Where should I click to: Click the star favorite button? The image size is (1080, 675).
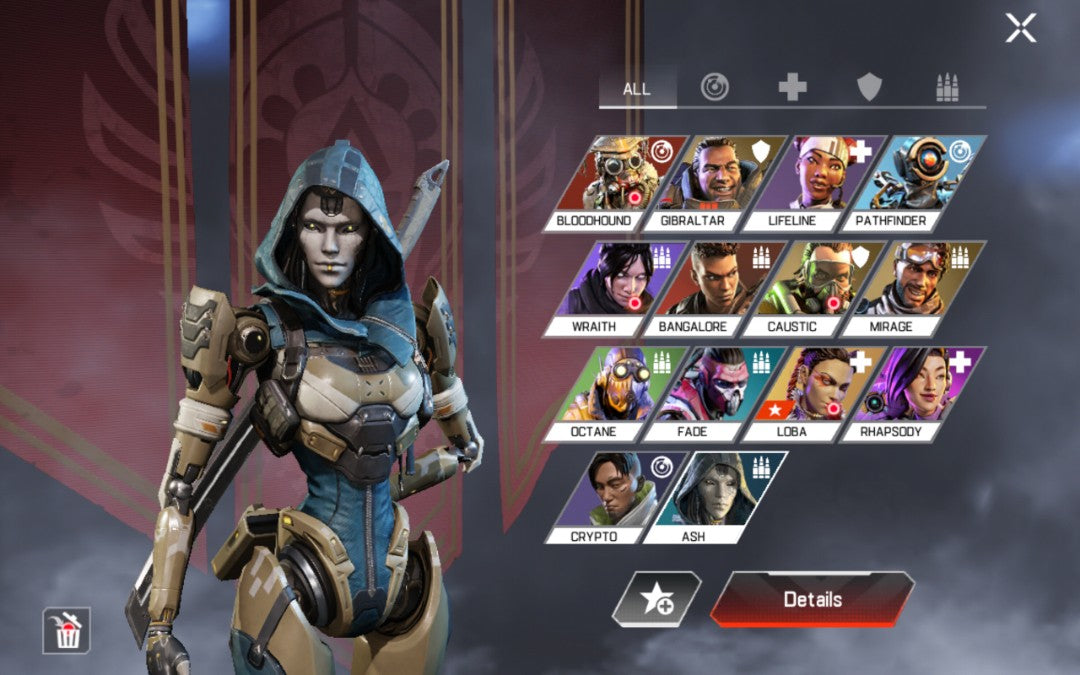(x=656, y=599)
